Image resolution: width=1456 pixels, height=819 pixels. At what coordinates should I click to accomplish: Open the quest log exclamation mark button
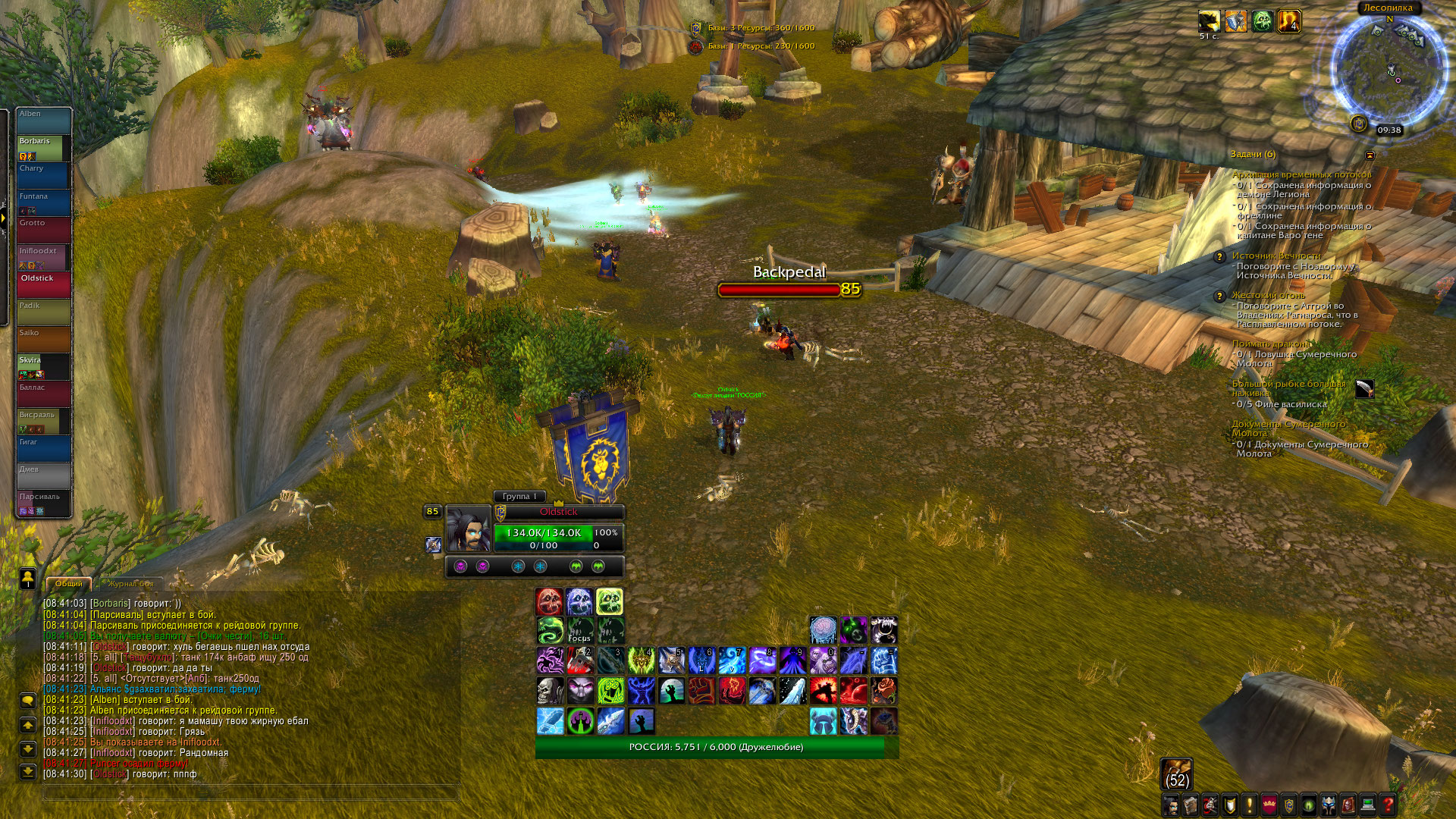pyautogui.click(x=1250, y=804)
